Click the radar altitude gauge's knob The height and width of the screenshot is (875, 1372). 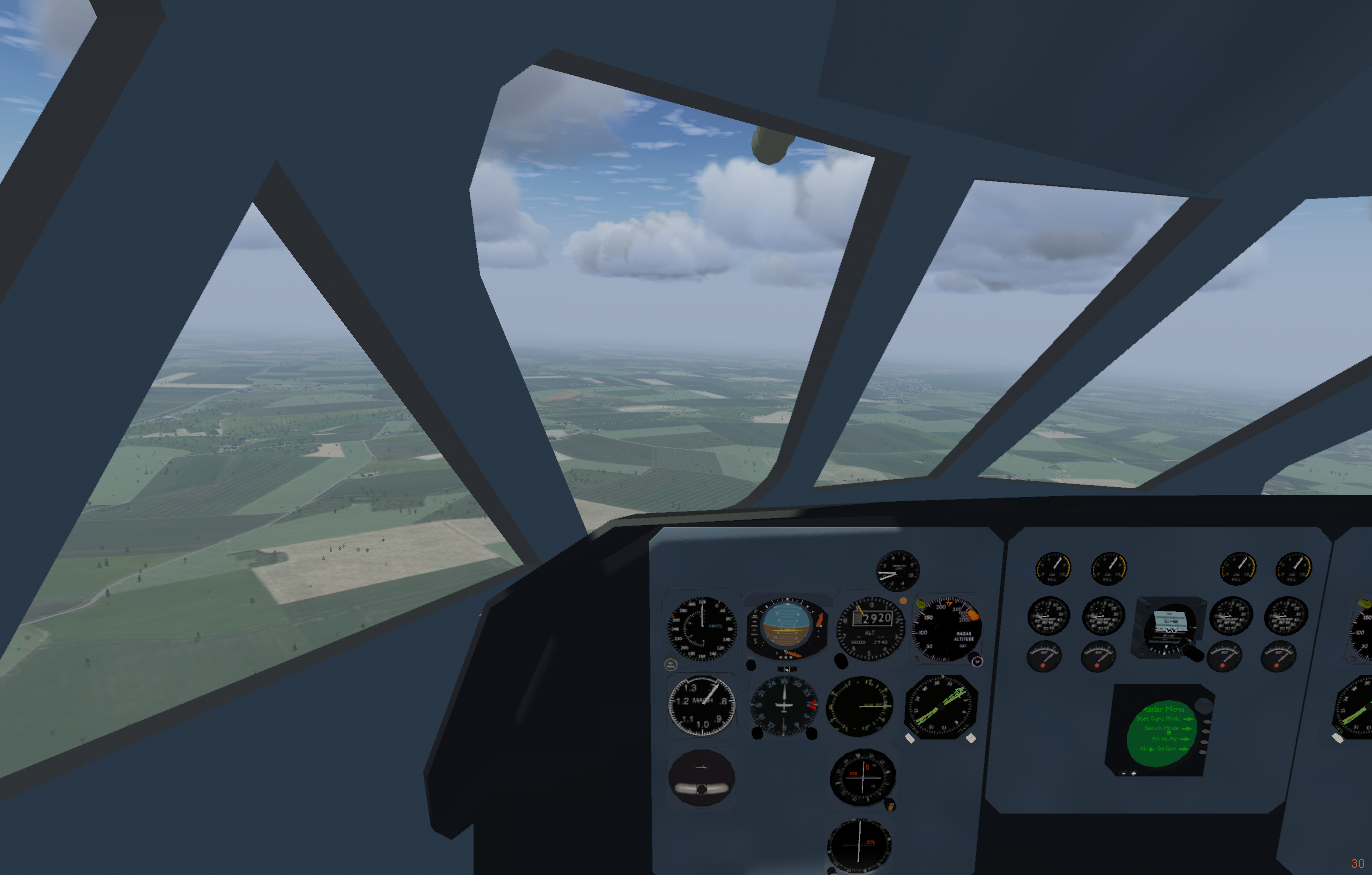[977, 660]
